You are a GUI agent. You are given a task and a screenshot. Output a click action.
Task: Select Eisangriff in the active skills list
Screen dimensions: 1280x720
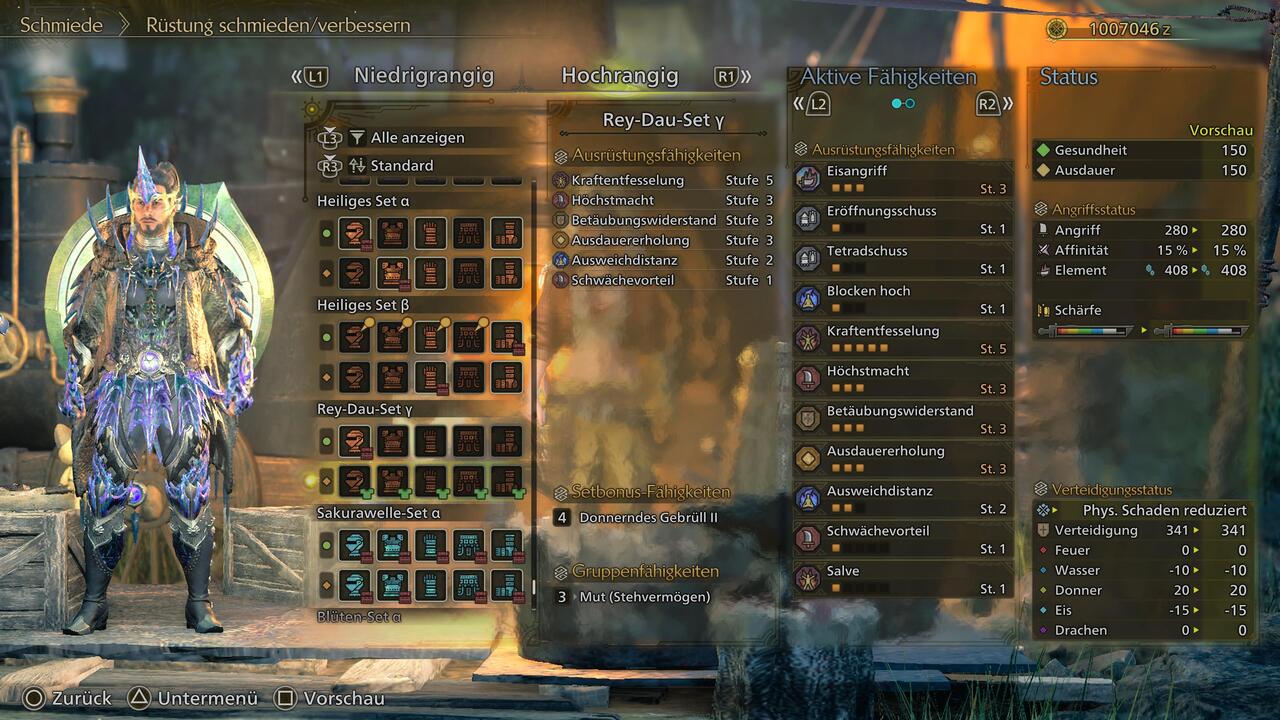pos(902,179)
